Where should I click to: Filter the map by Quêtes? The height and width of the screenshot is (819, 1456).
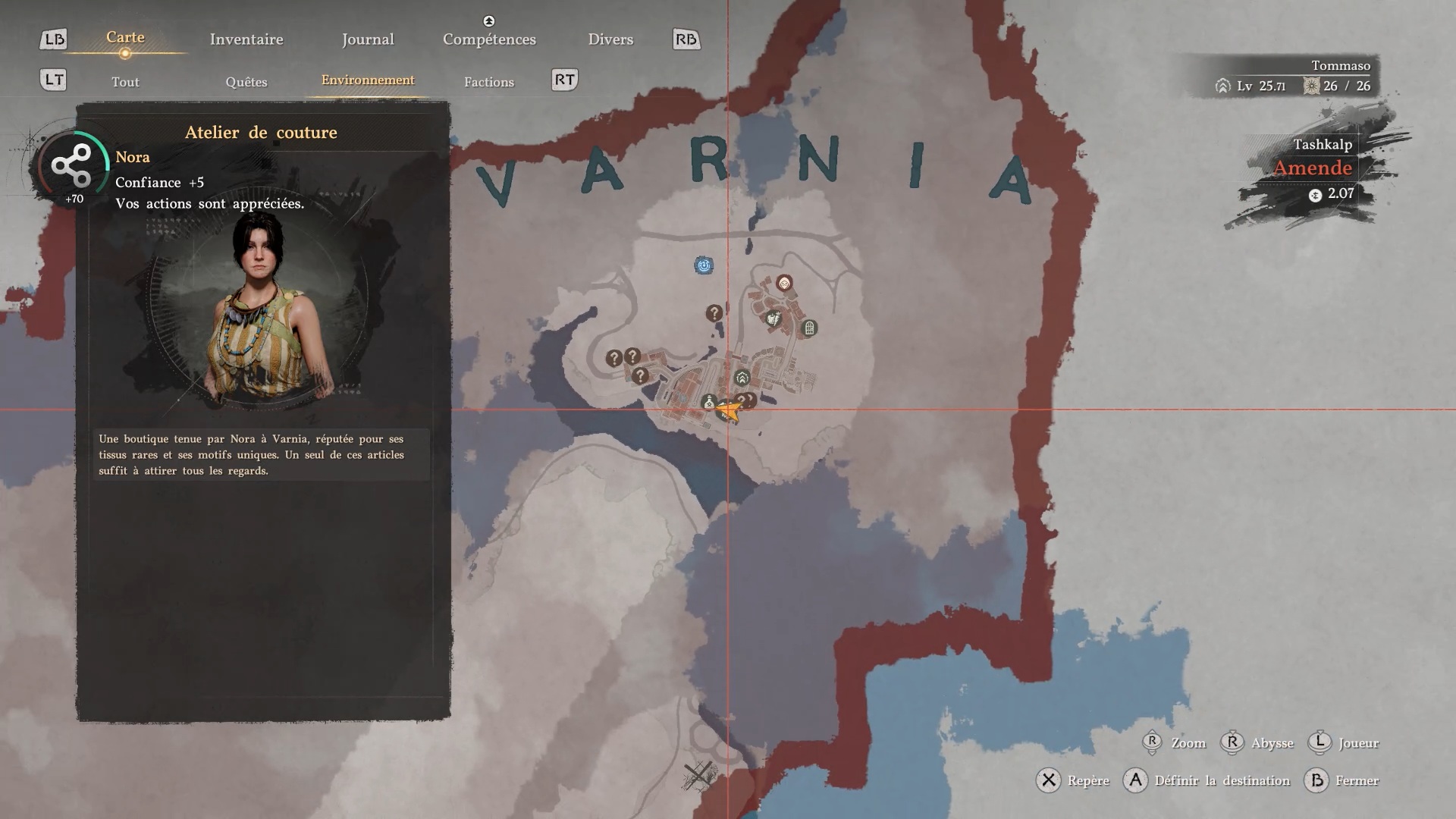click(x=246, y=82)
